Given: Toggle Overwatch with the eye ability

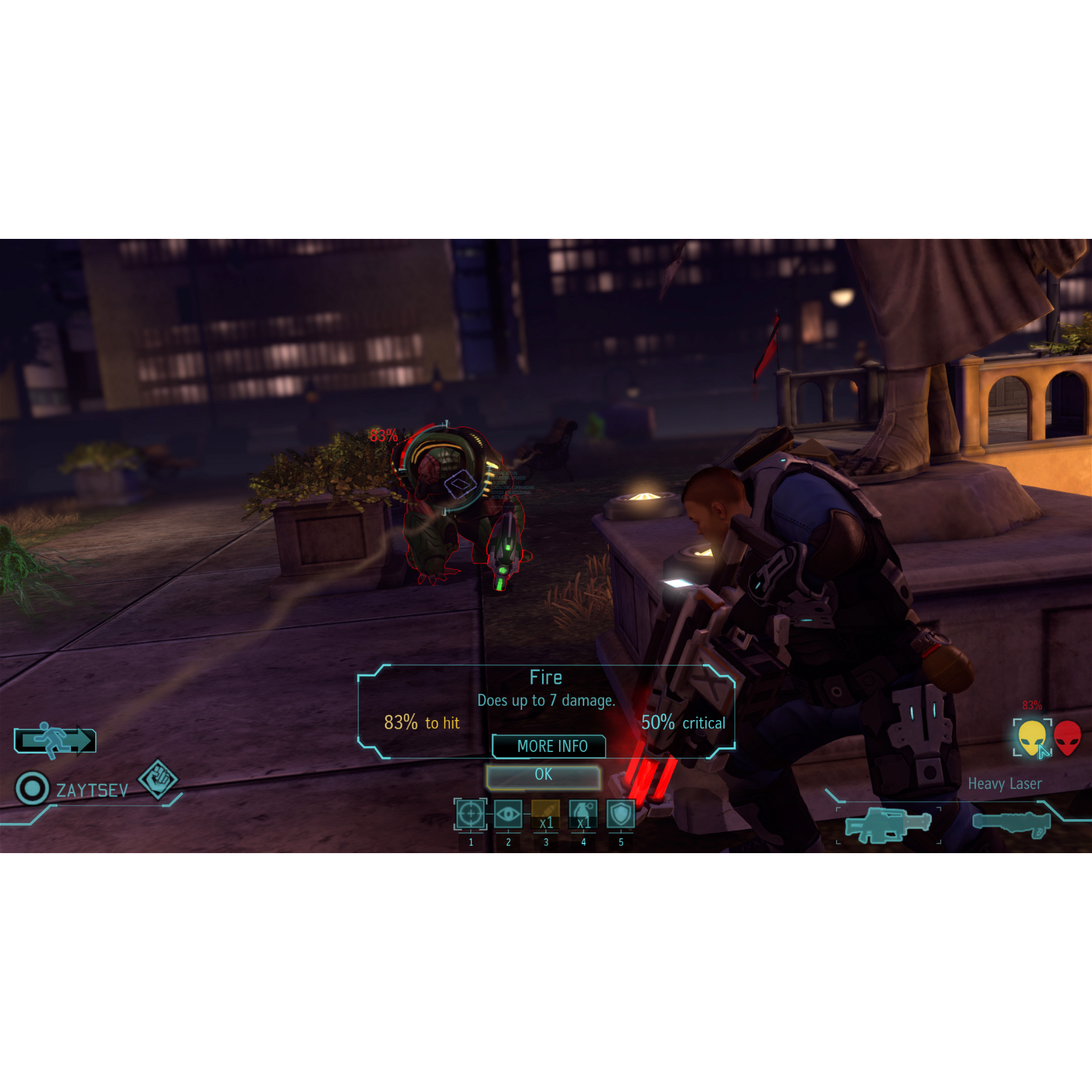Looking at the screenshot, I should [509, 814].
